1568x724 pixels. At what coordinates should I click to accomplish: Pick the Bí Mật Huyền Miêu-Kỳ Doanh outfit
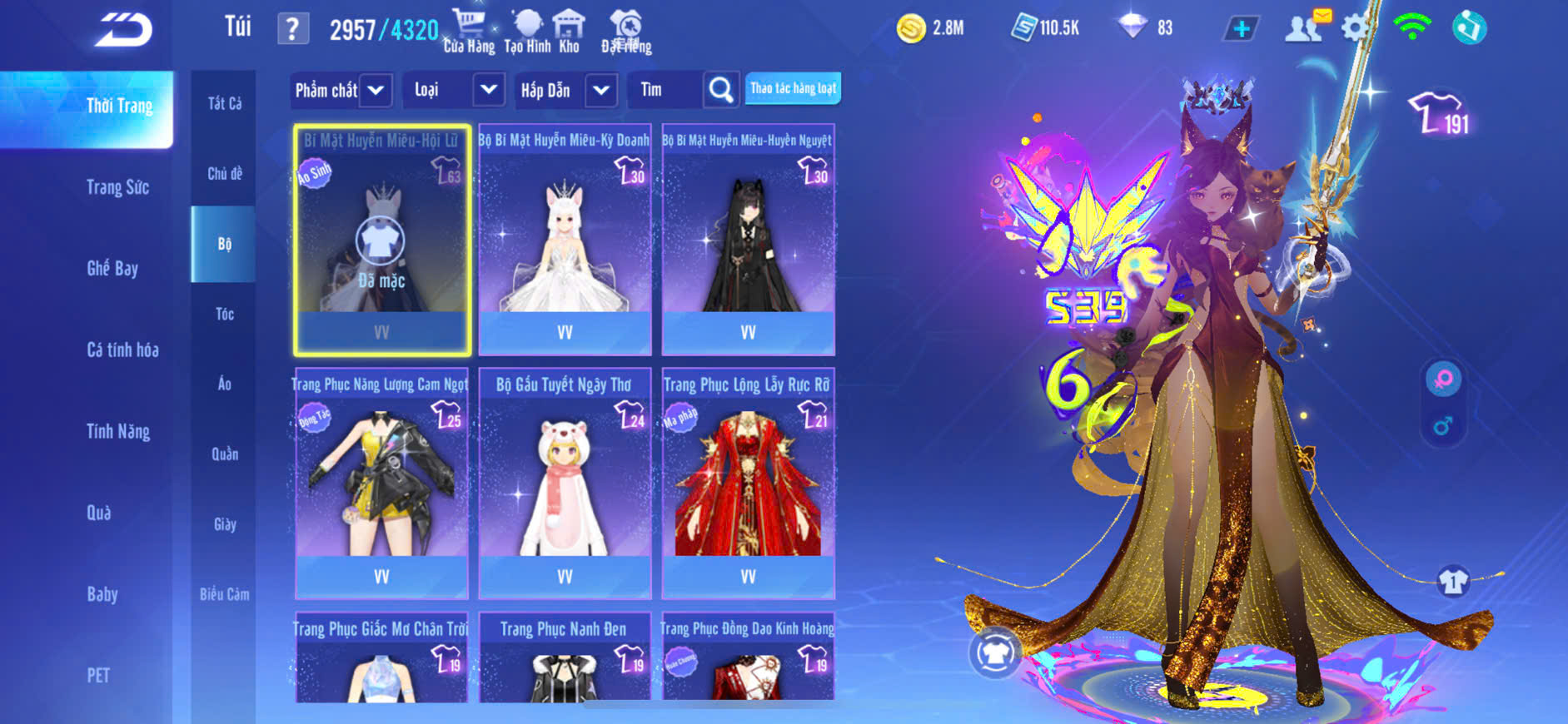coord(565,240)
